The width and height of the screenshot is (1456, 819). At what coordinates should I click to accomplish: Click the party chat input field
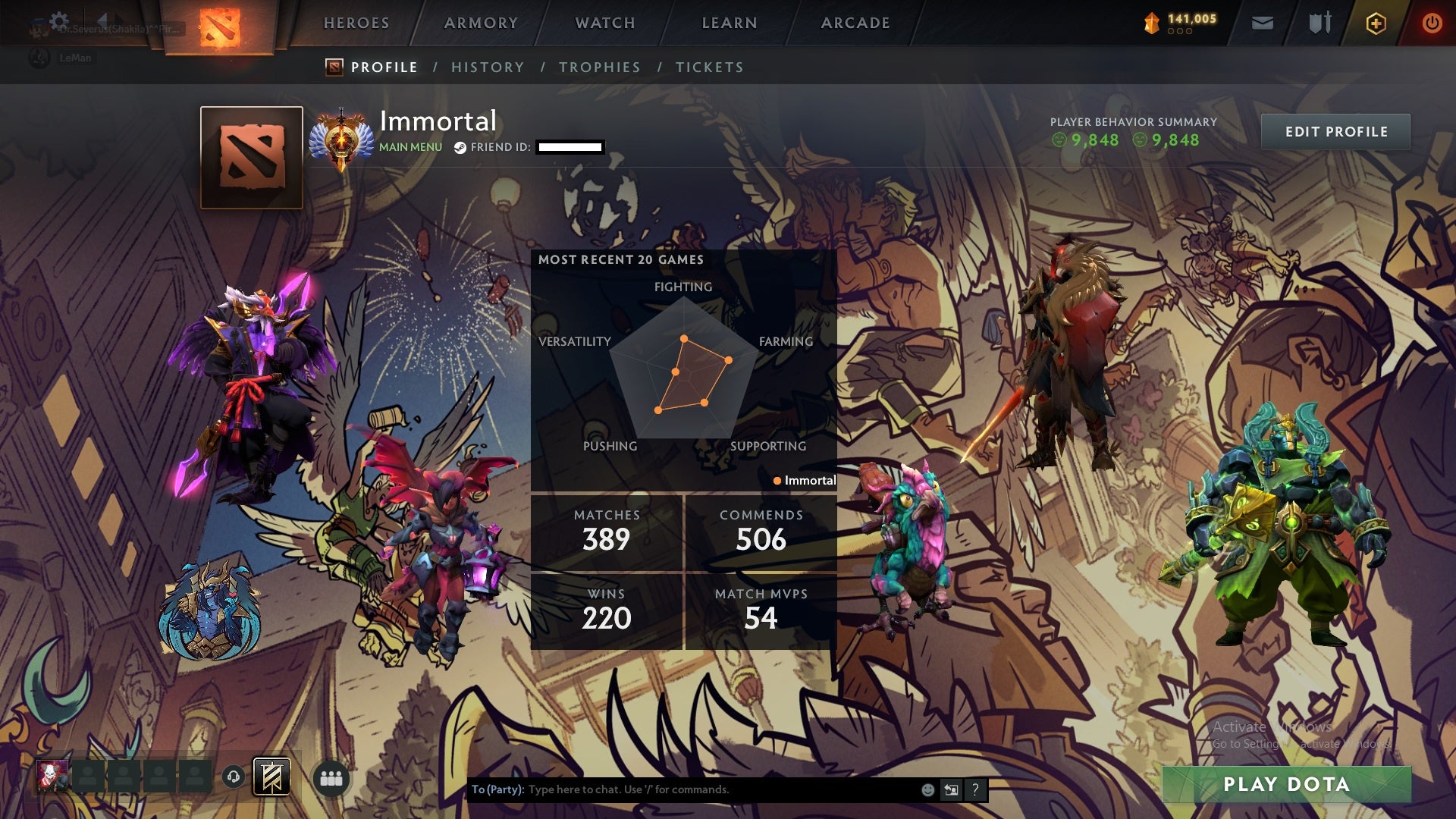tap(682, 789)
